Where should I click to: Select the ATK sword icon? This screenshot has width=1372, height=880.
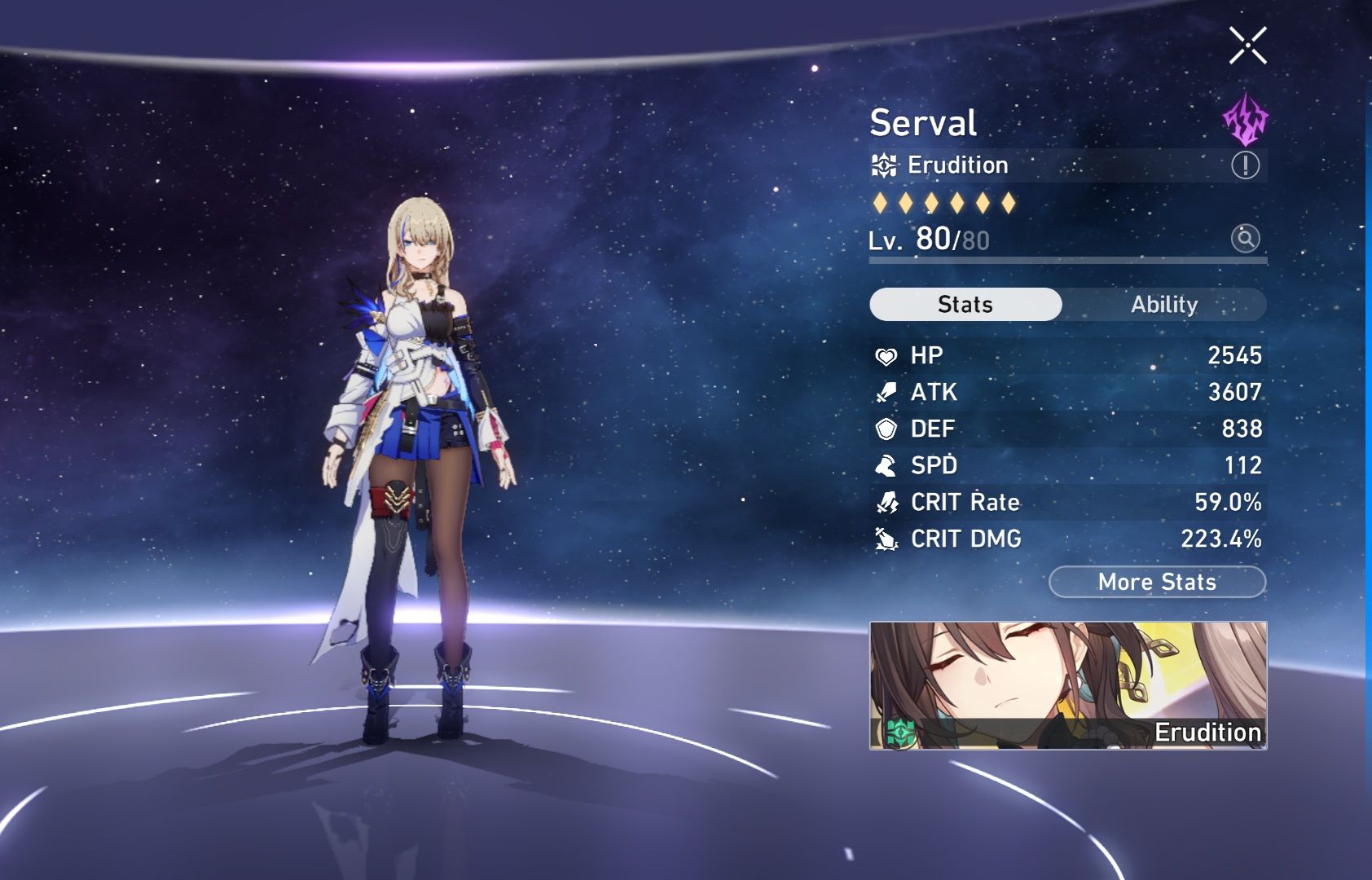click(x=888, y=393)
